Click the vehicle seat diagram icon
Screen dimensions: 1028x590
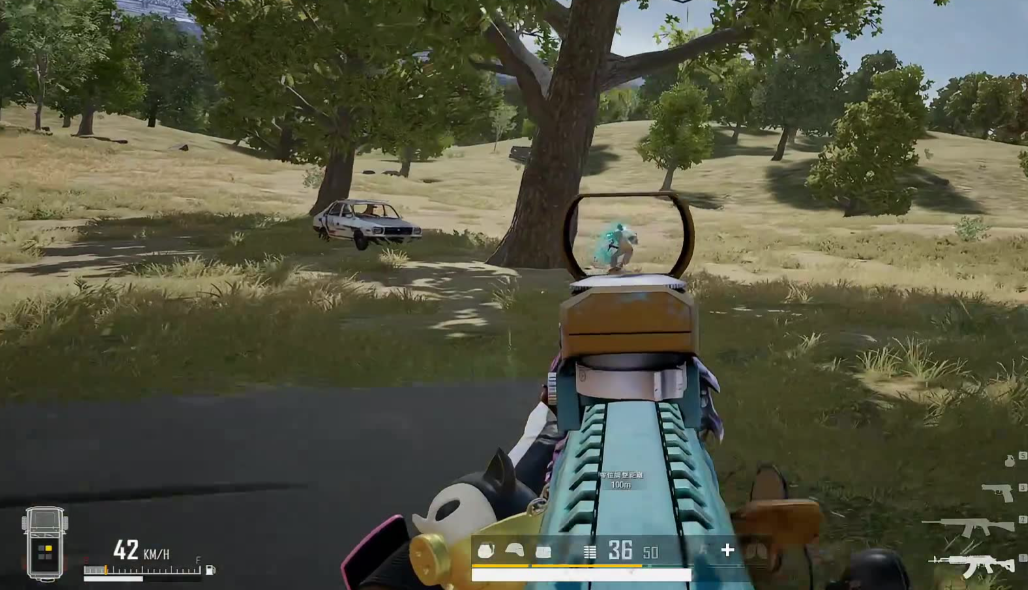click(x=45, y=543)
